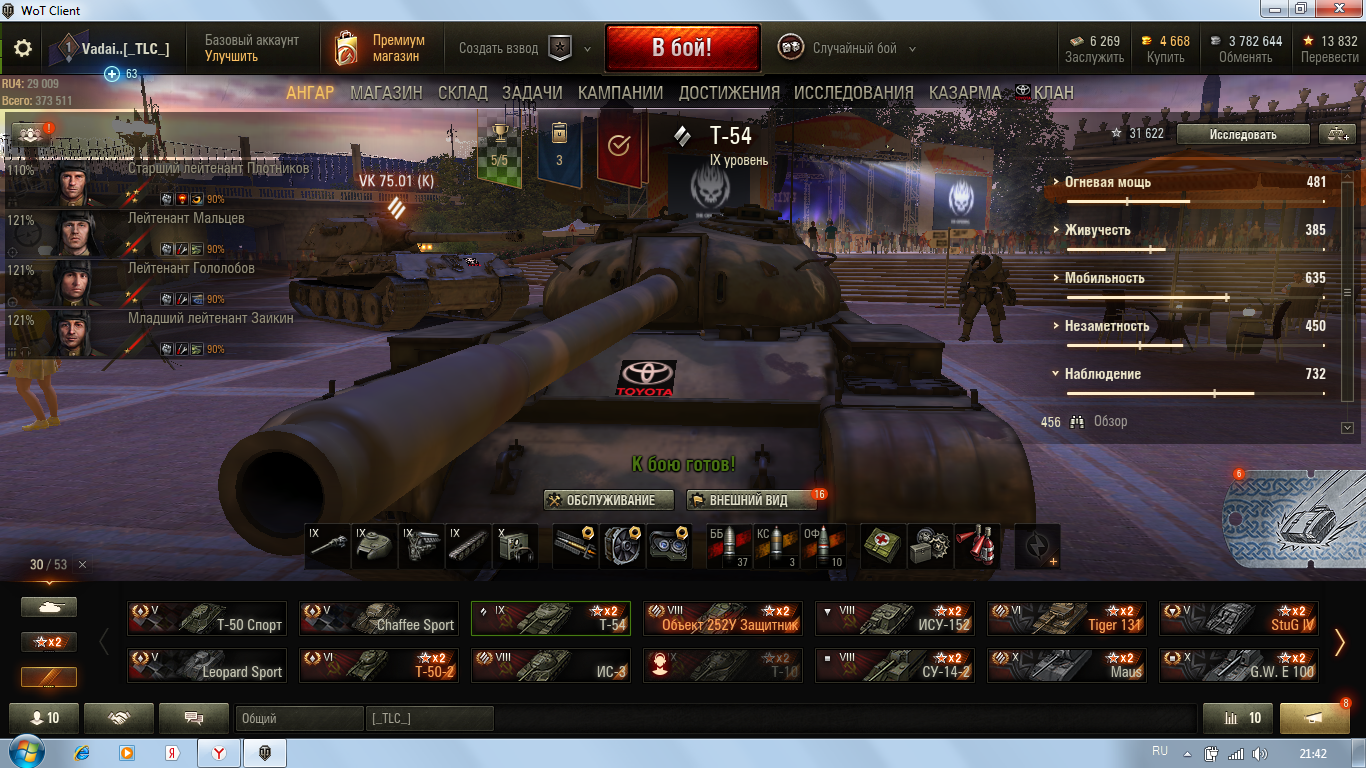Go to the ИССЛЕДОВАНИЯ tab
The image size is (1366, 768).
pos(853,93)
